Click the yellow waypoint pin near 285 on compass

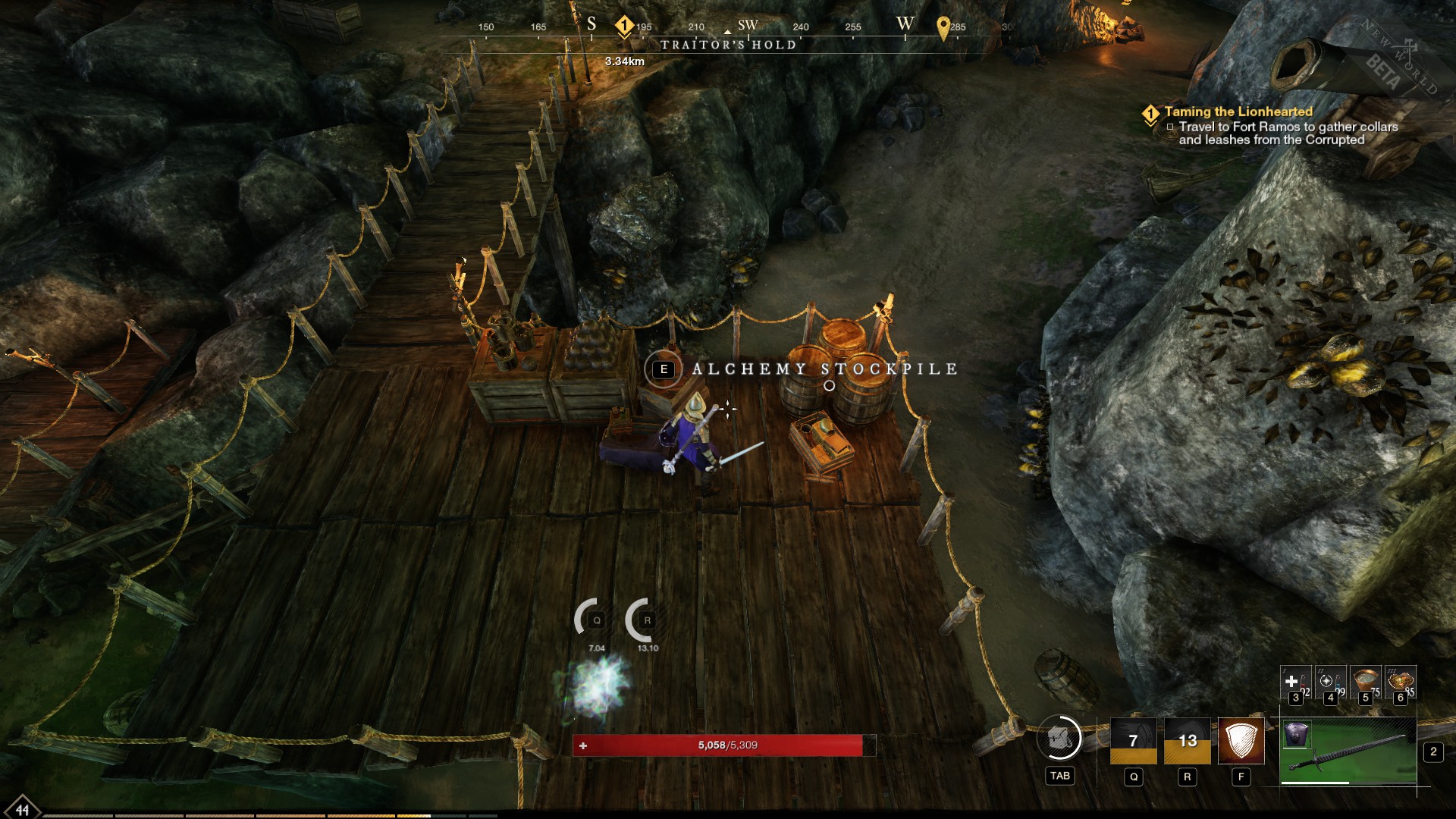pos(943,28)
